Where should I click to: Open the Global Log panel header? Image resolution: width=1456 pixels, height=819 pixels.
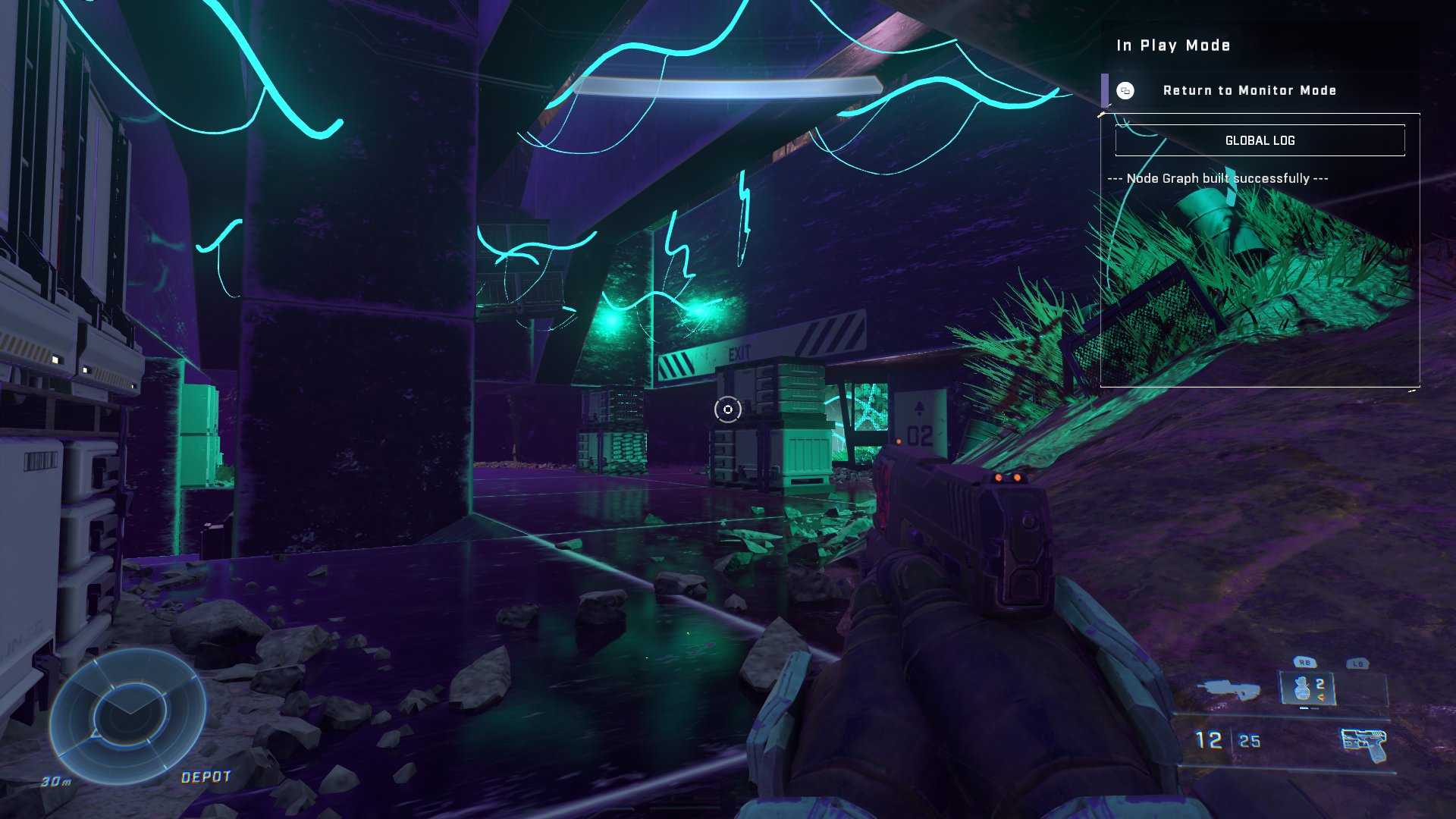[1260, 141]
